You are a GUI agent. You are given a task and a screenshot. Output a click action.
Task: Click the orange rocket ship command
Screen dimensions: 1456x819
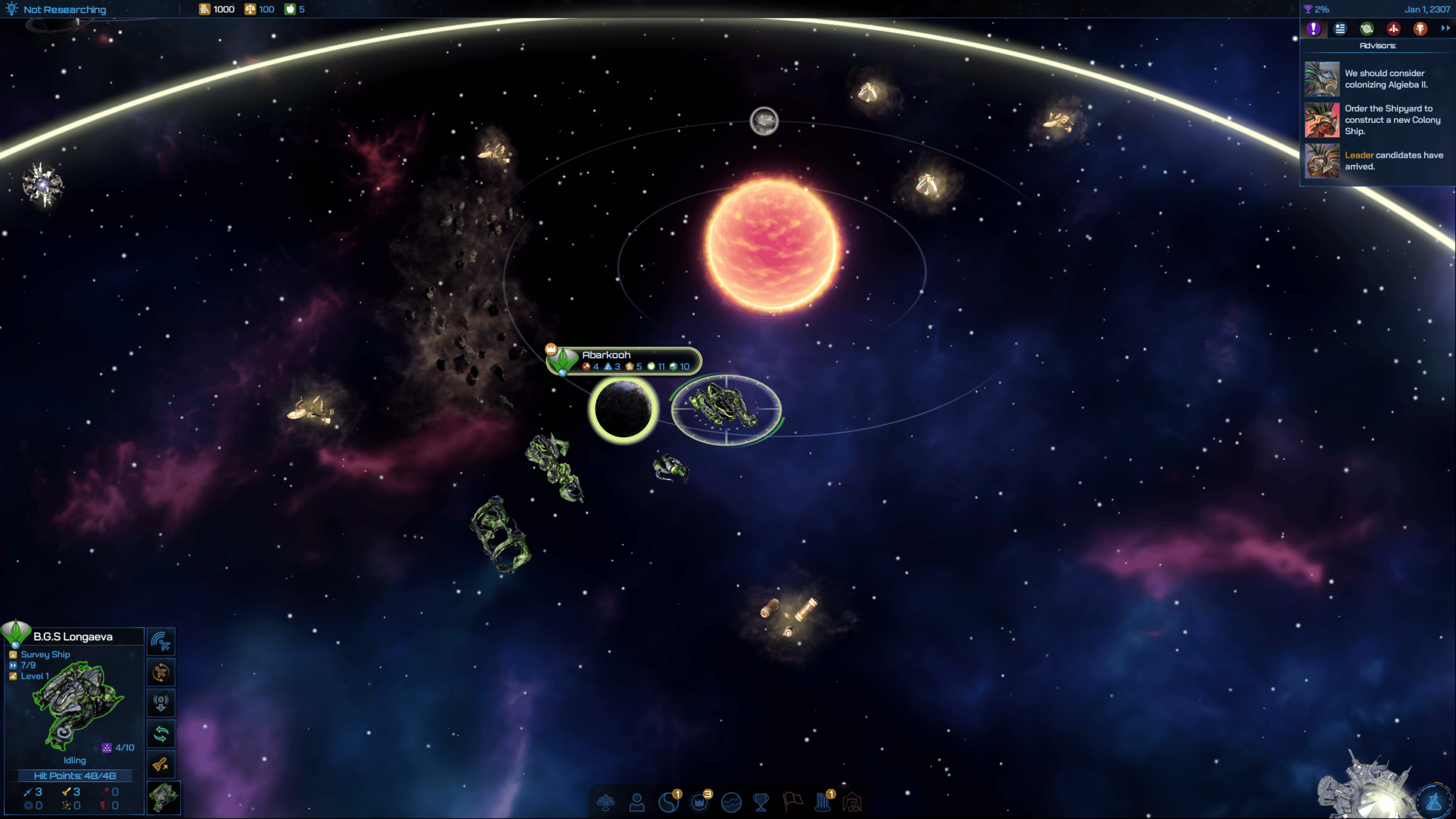[161, 764]
